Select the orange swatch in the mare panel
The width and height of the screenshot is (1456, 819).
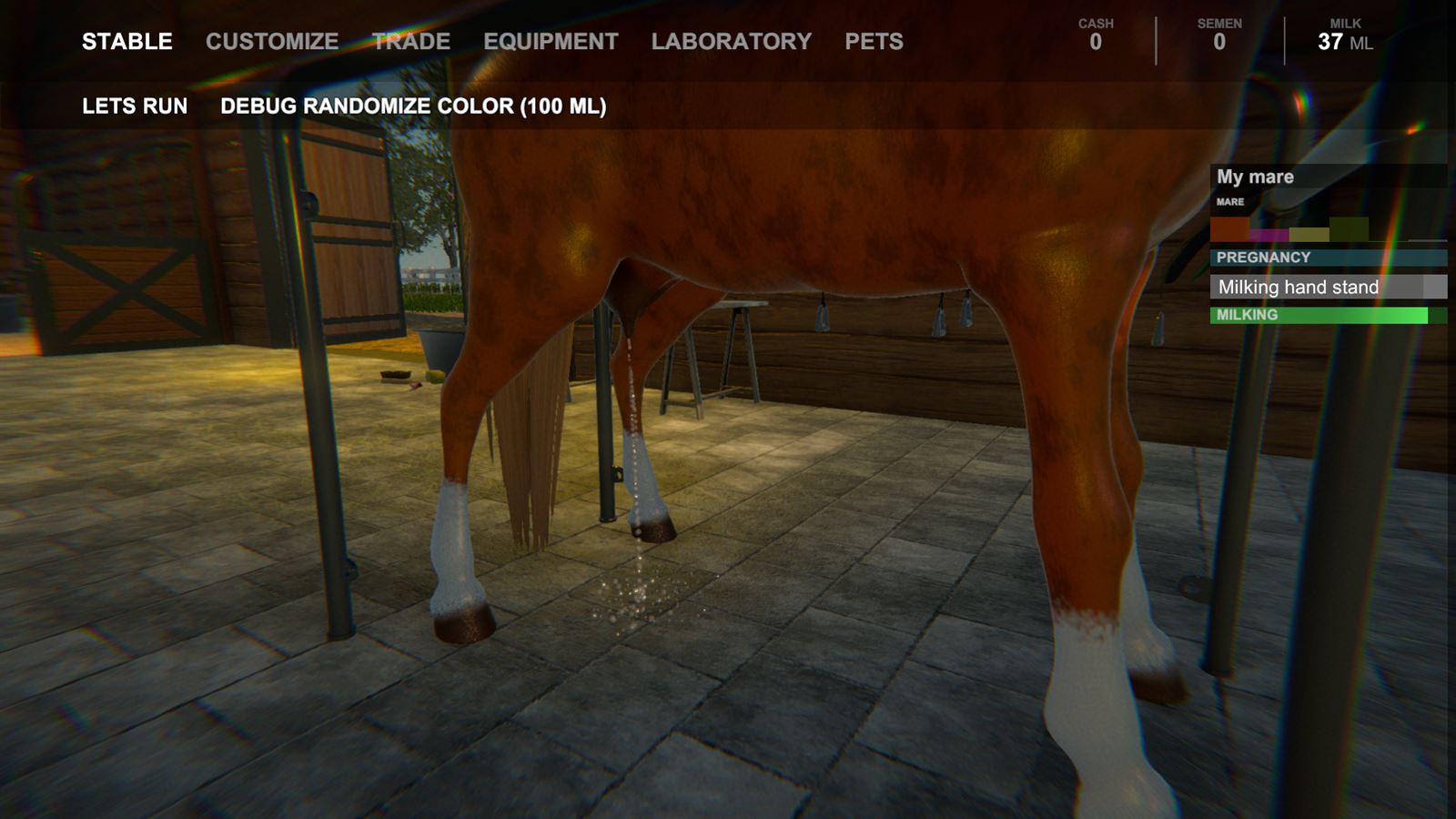point(1228,229)
